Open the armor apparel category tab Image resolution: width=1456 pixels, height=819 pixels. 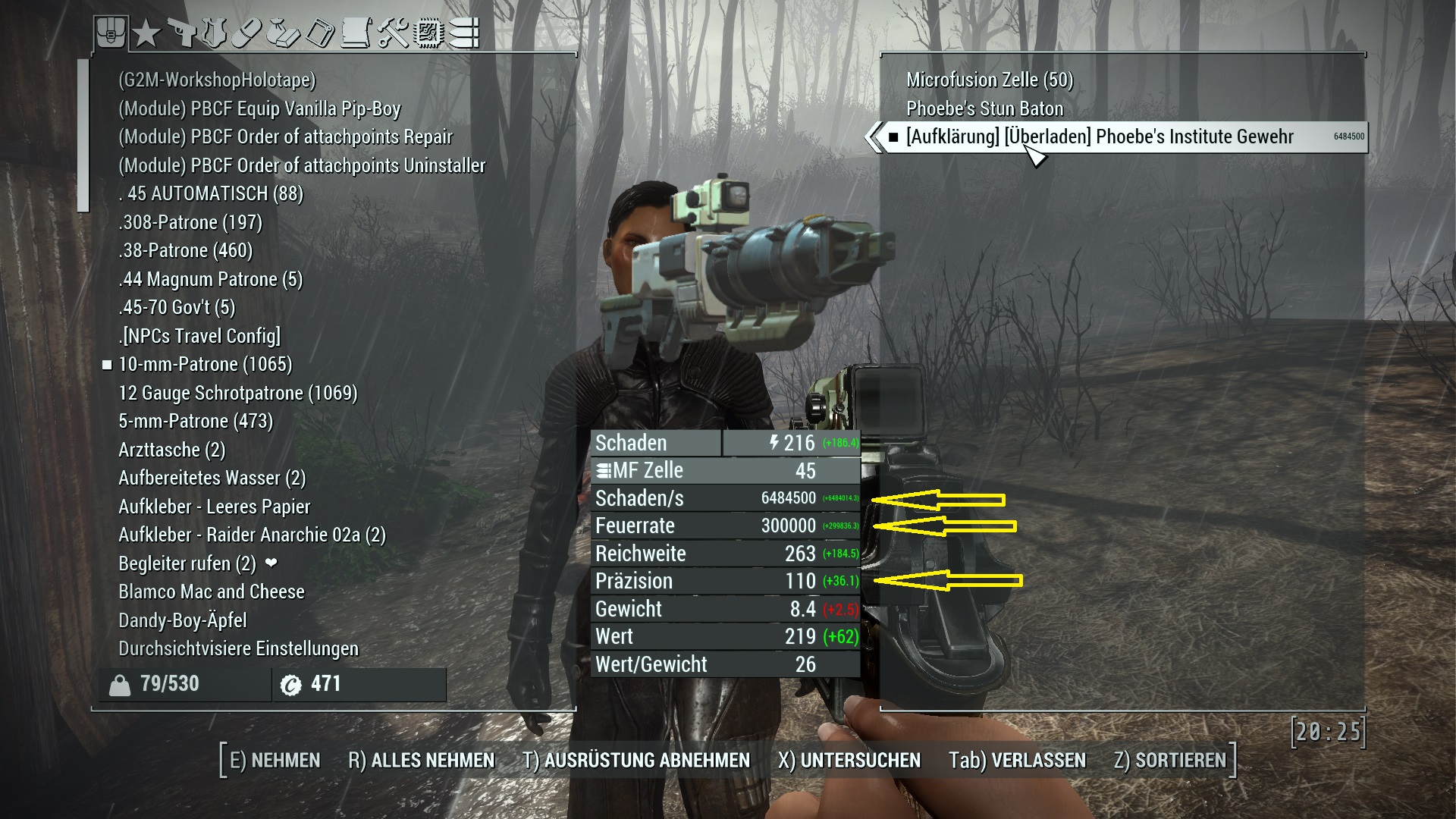pos(215,33)
